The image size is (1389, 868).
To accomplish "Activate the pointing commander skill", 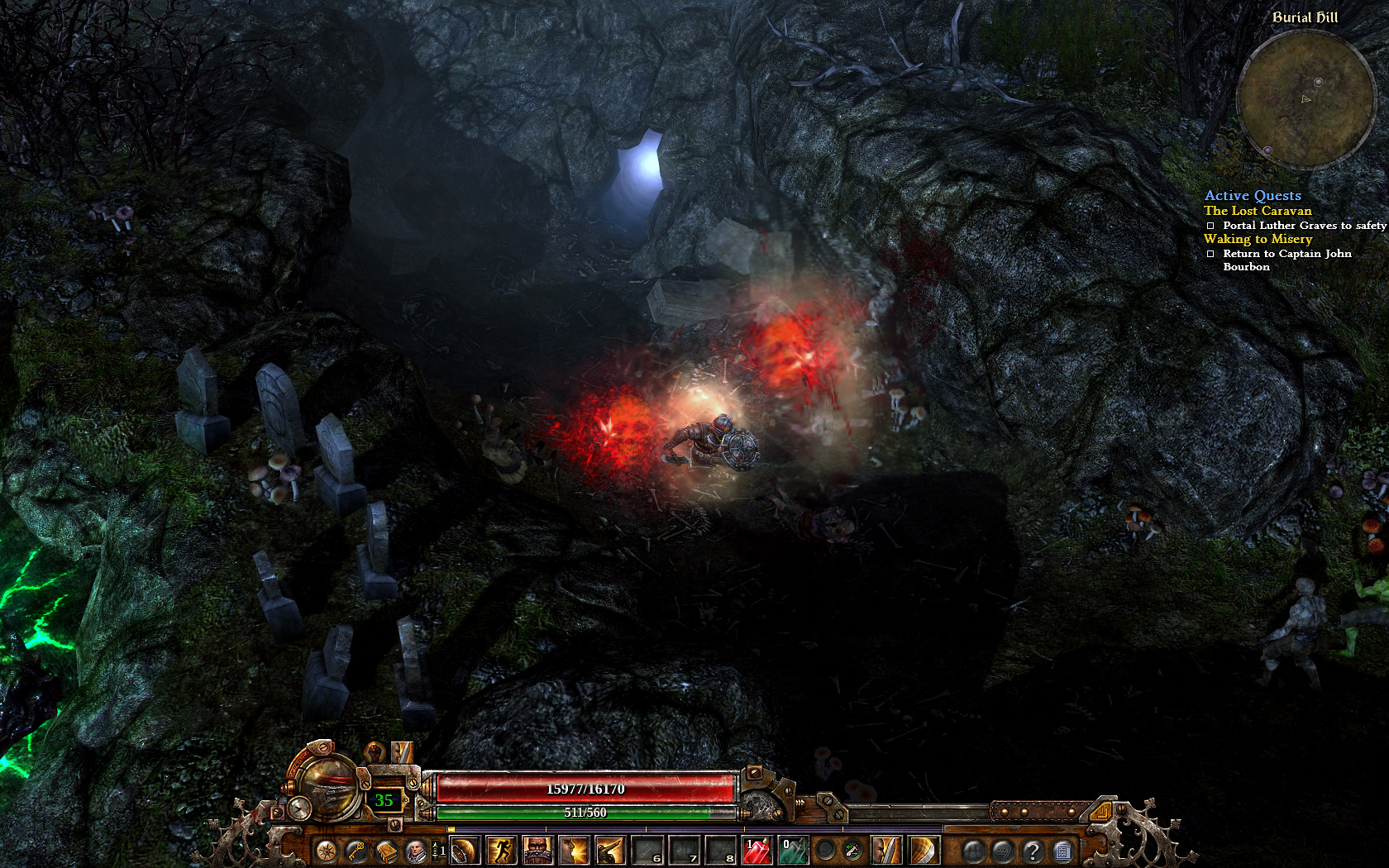I will [x=610, y=850].
